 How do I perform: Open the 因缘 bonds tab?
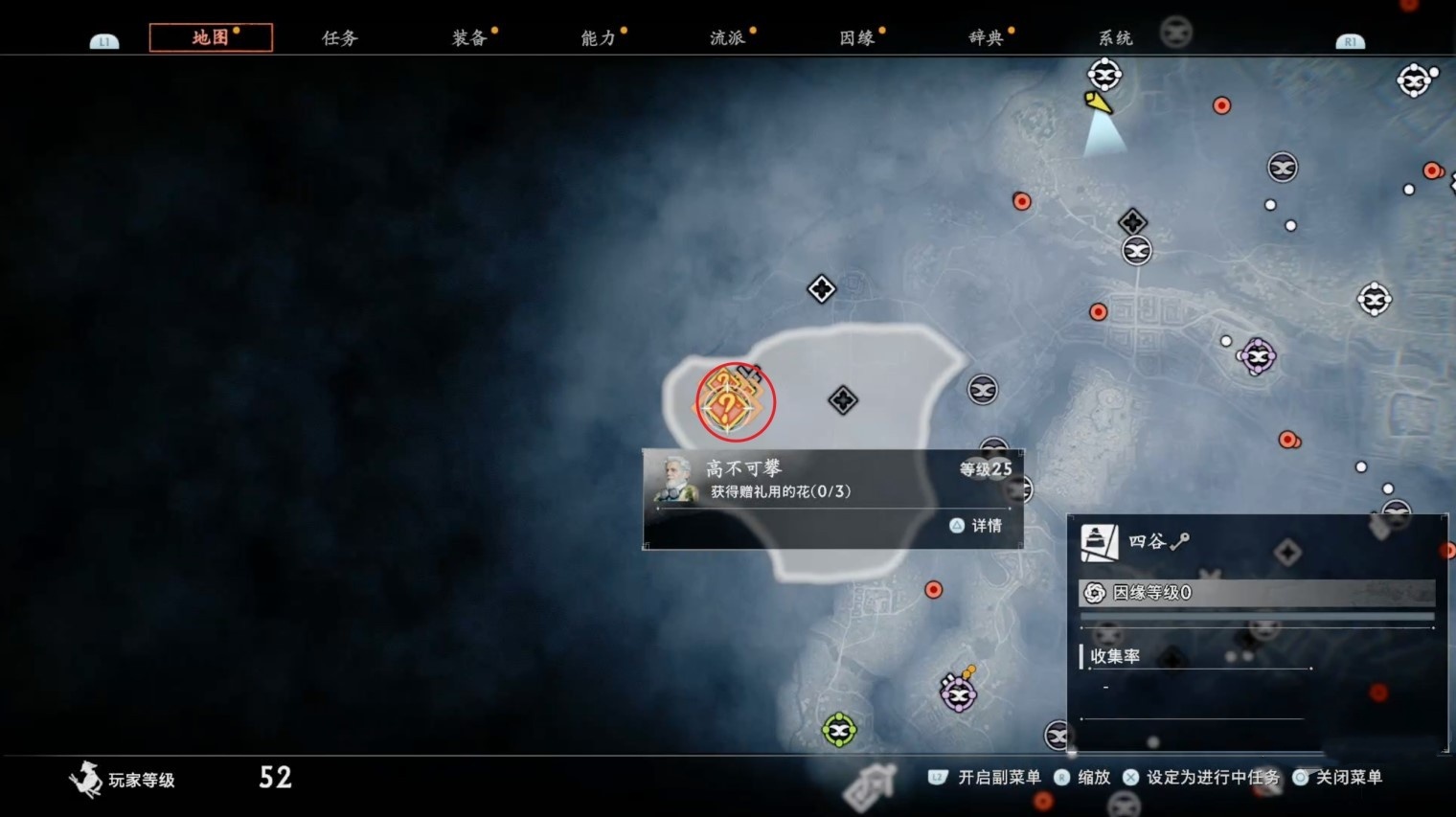click(857, 38)
